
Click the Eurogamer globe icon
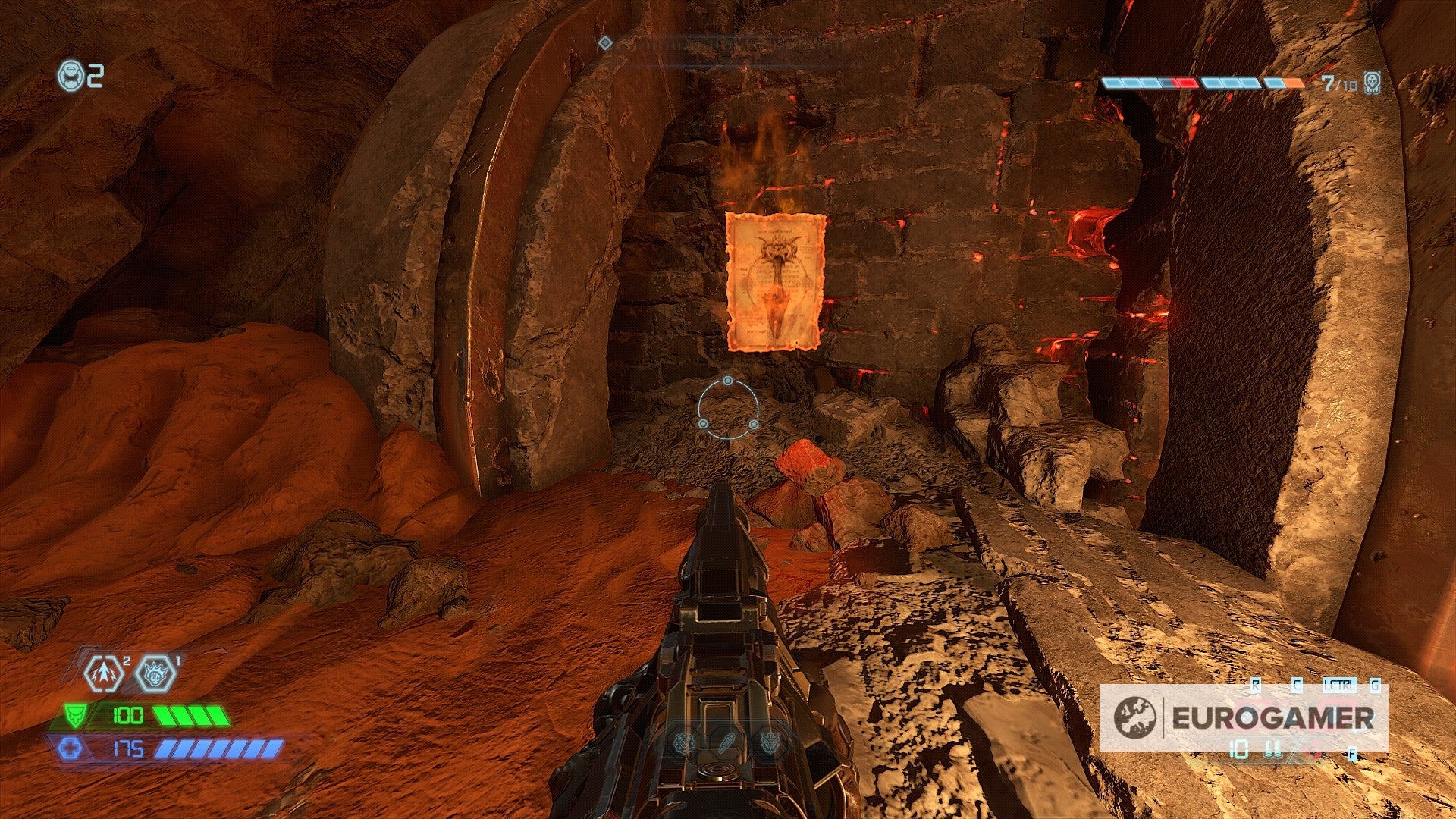[x=1135, y=717]
